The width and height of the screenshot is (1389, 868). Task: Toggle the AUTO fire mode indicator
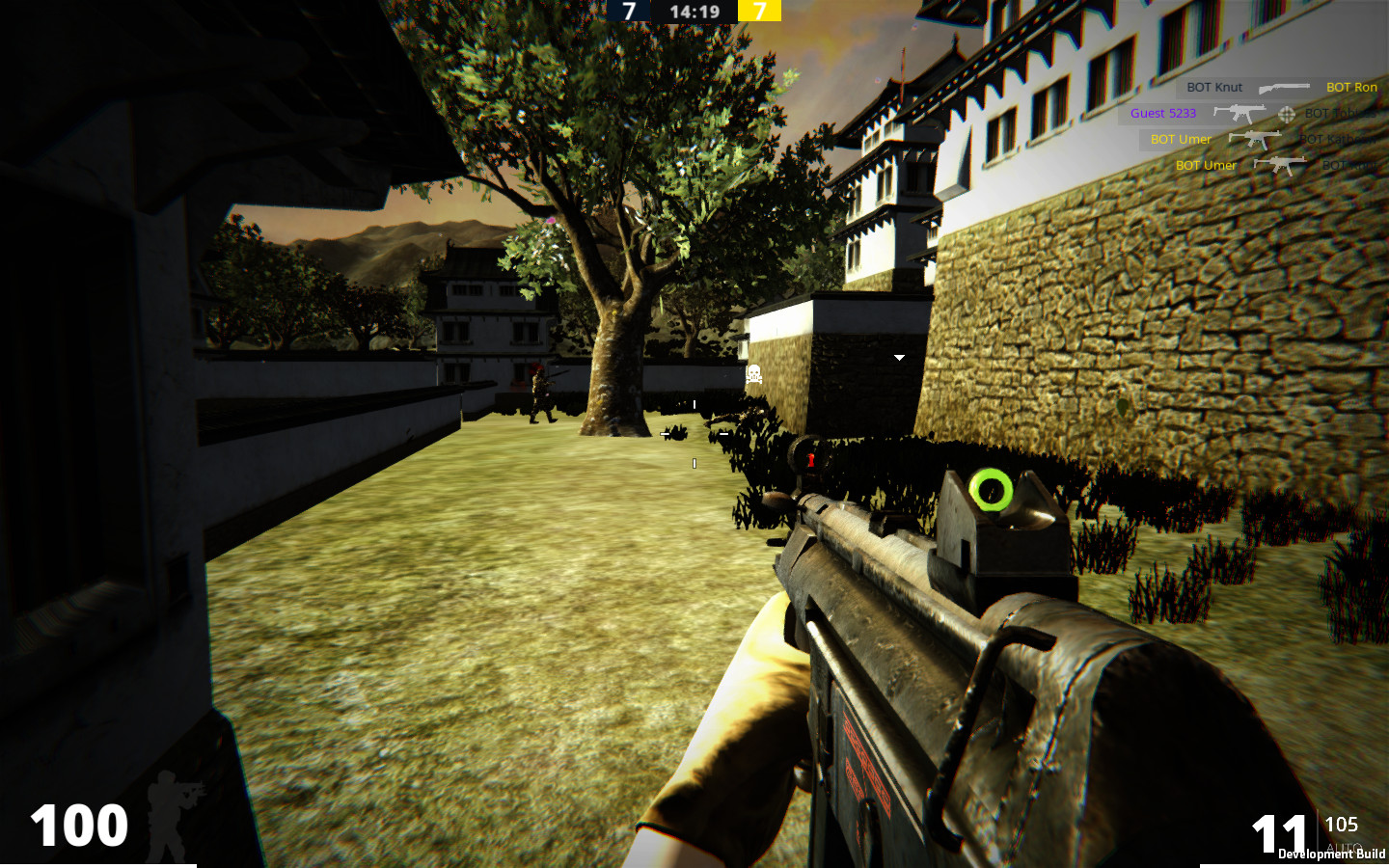[1343, 845]
